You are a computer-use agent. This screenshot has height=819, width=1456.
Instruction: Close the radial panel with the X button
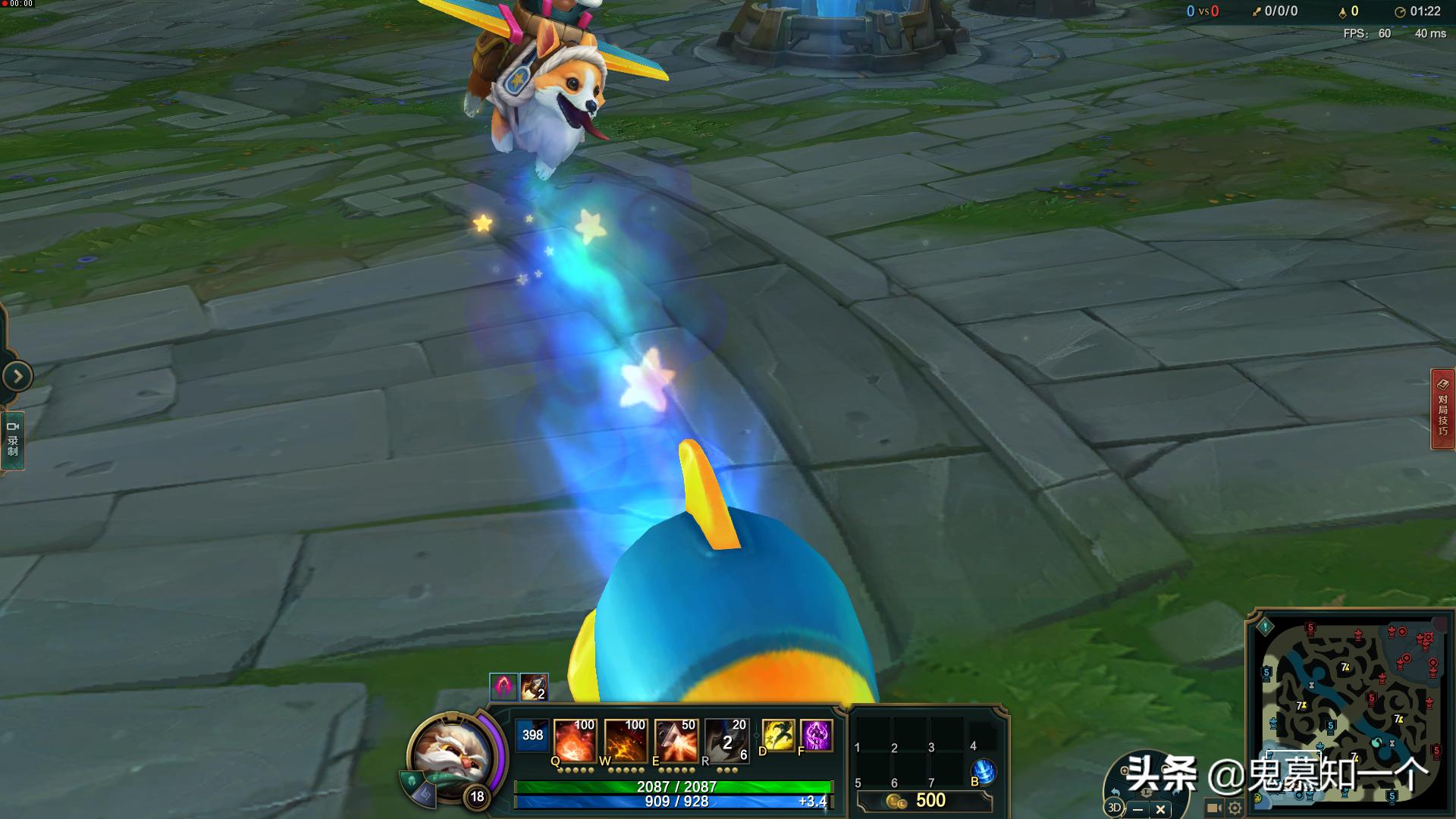pos(1160,809)
